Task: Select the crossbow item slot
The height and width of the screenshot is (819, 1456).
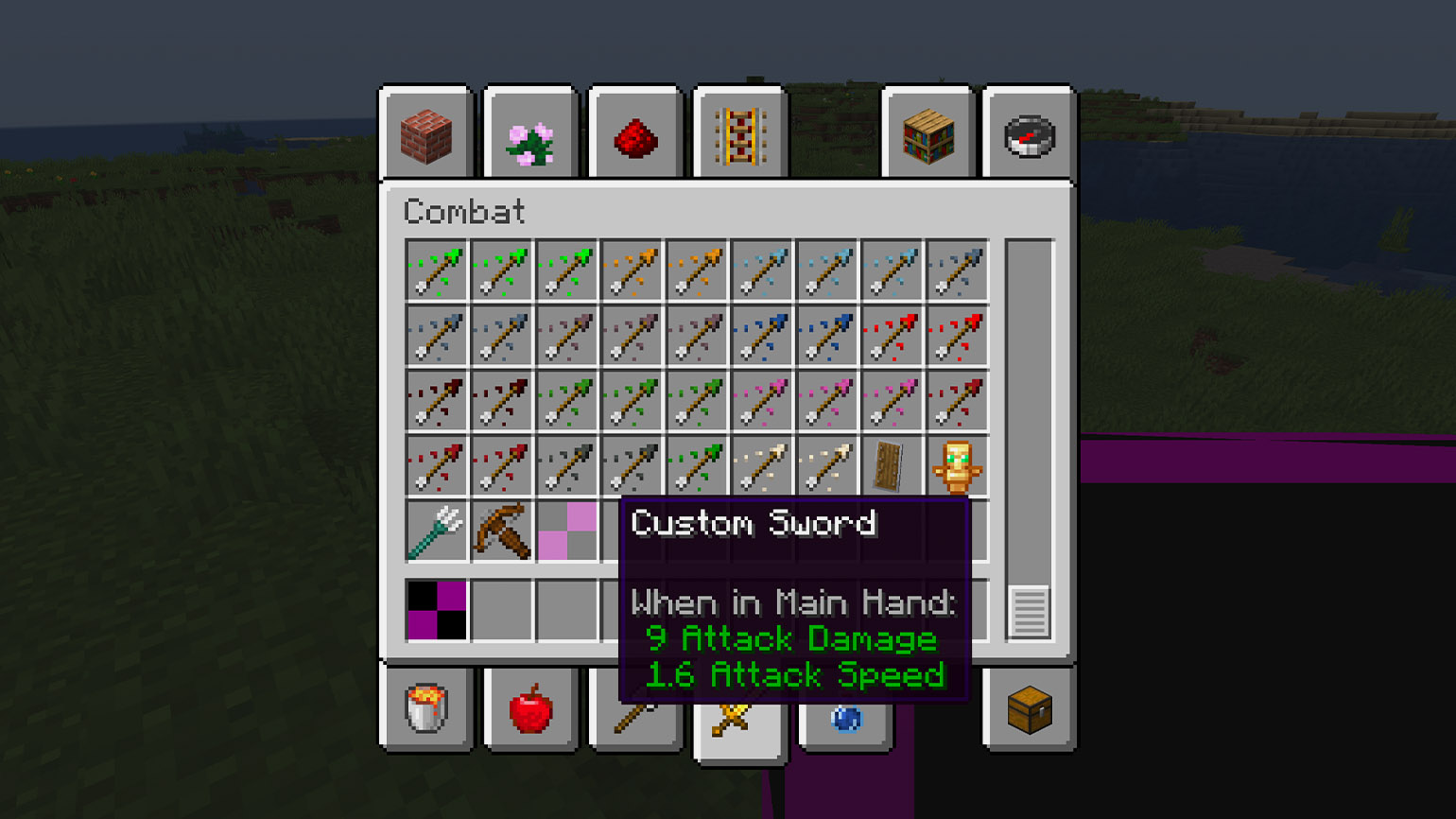Action: coord(501,531)
